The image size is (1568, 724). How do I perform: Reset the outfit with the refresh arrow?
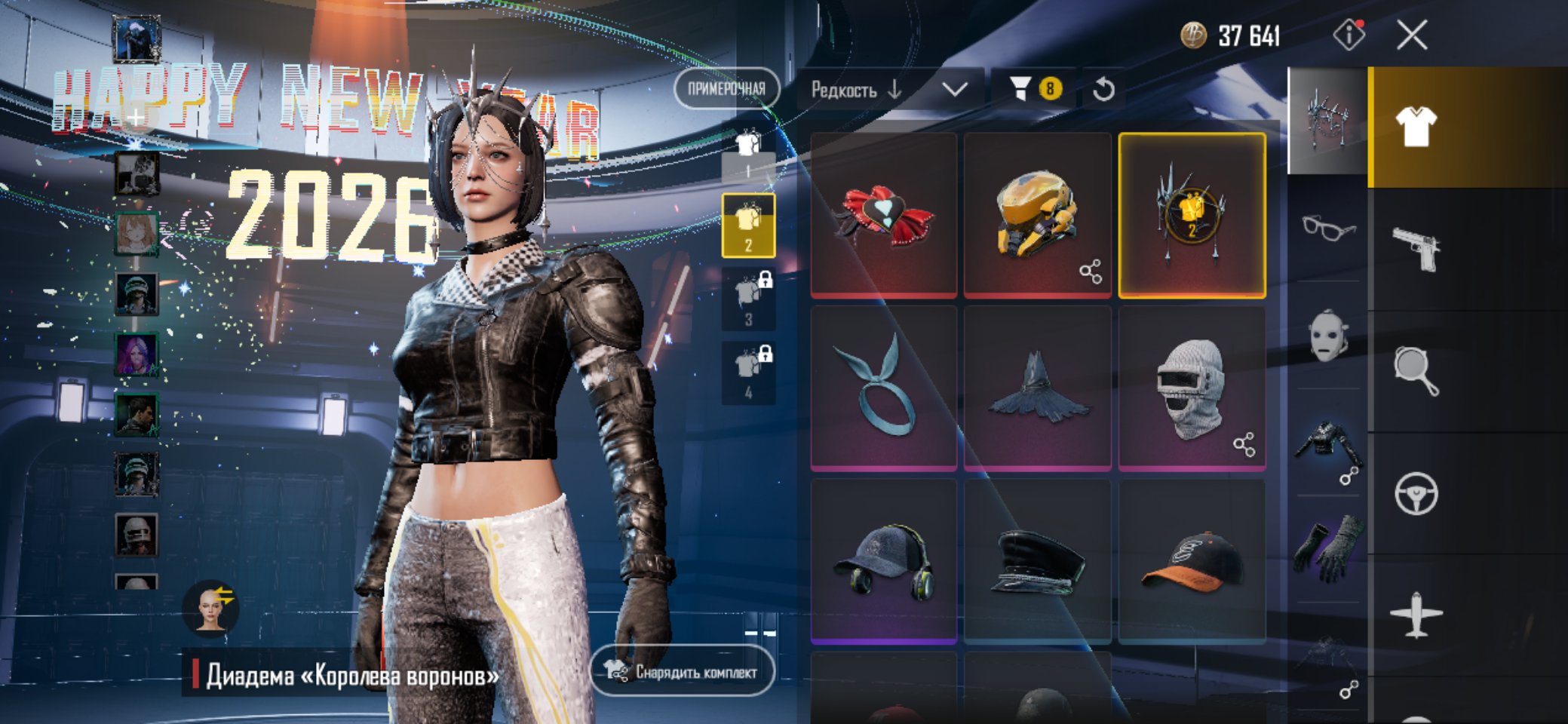(x=1103, y=90)
